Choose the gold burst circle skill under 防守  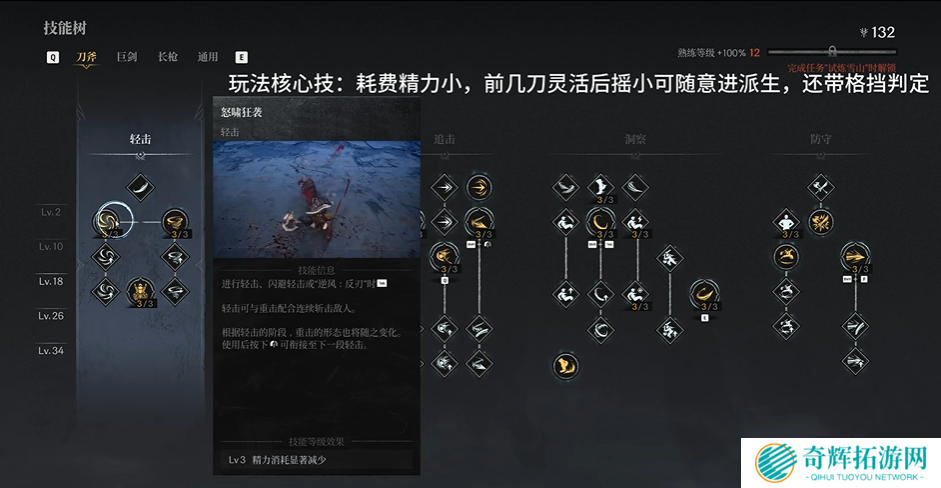(x=821, y=221)
